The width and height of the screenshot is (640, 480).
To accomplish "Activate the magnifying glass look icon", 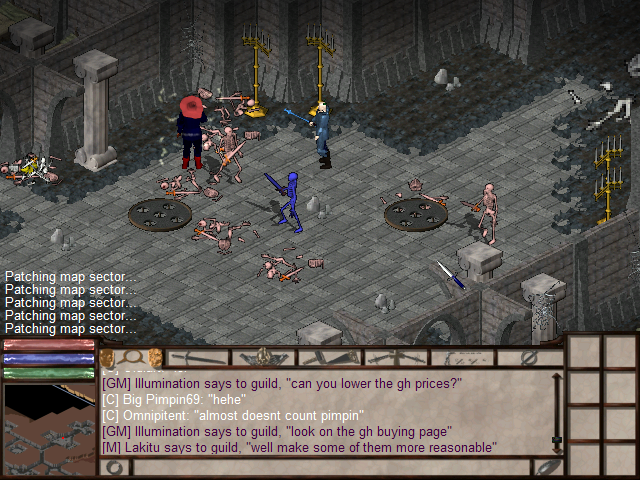I will point(133,357).
